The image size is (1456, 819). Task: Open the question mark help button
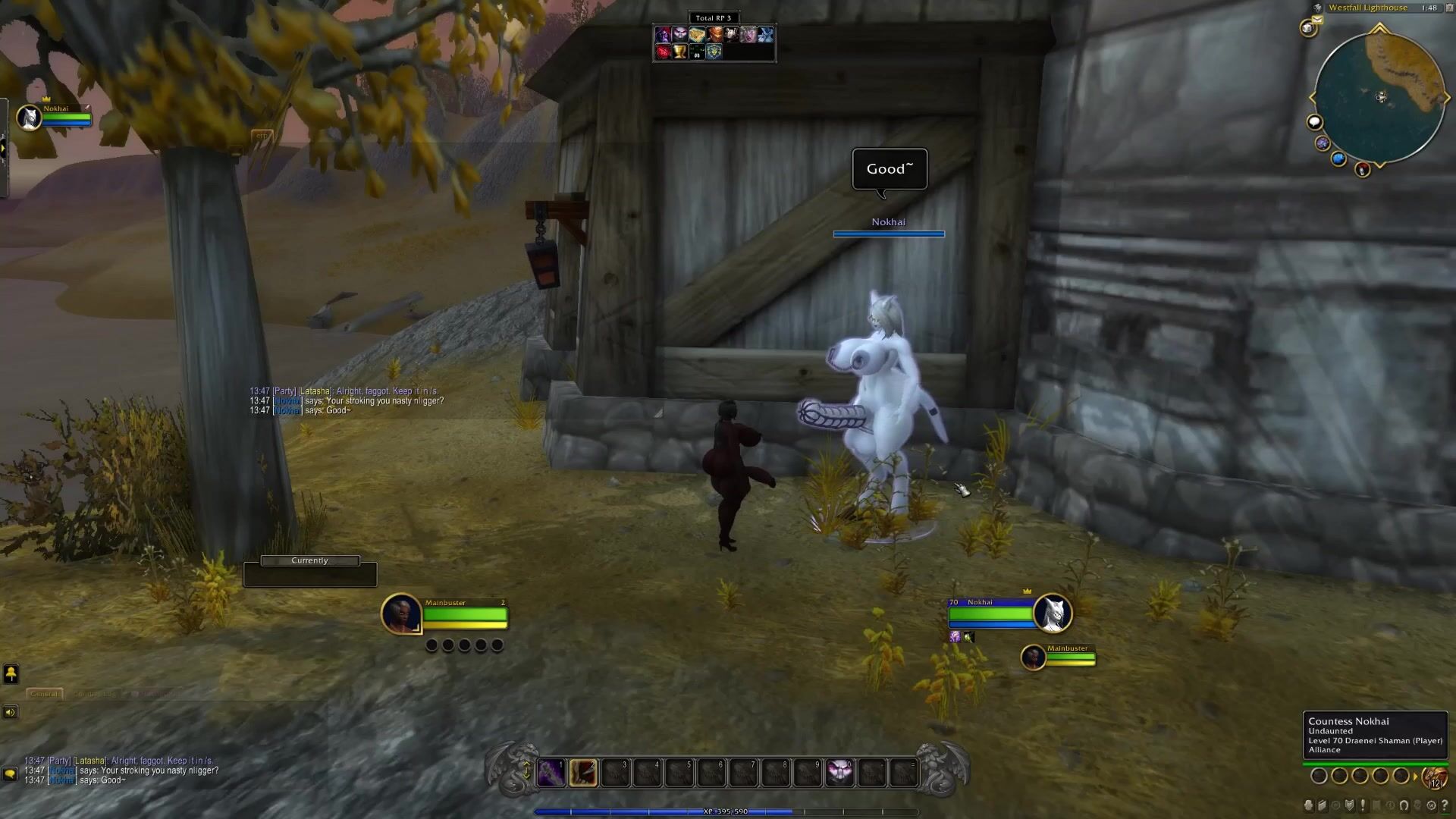[1445, 805]
